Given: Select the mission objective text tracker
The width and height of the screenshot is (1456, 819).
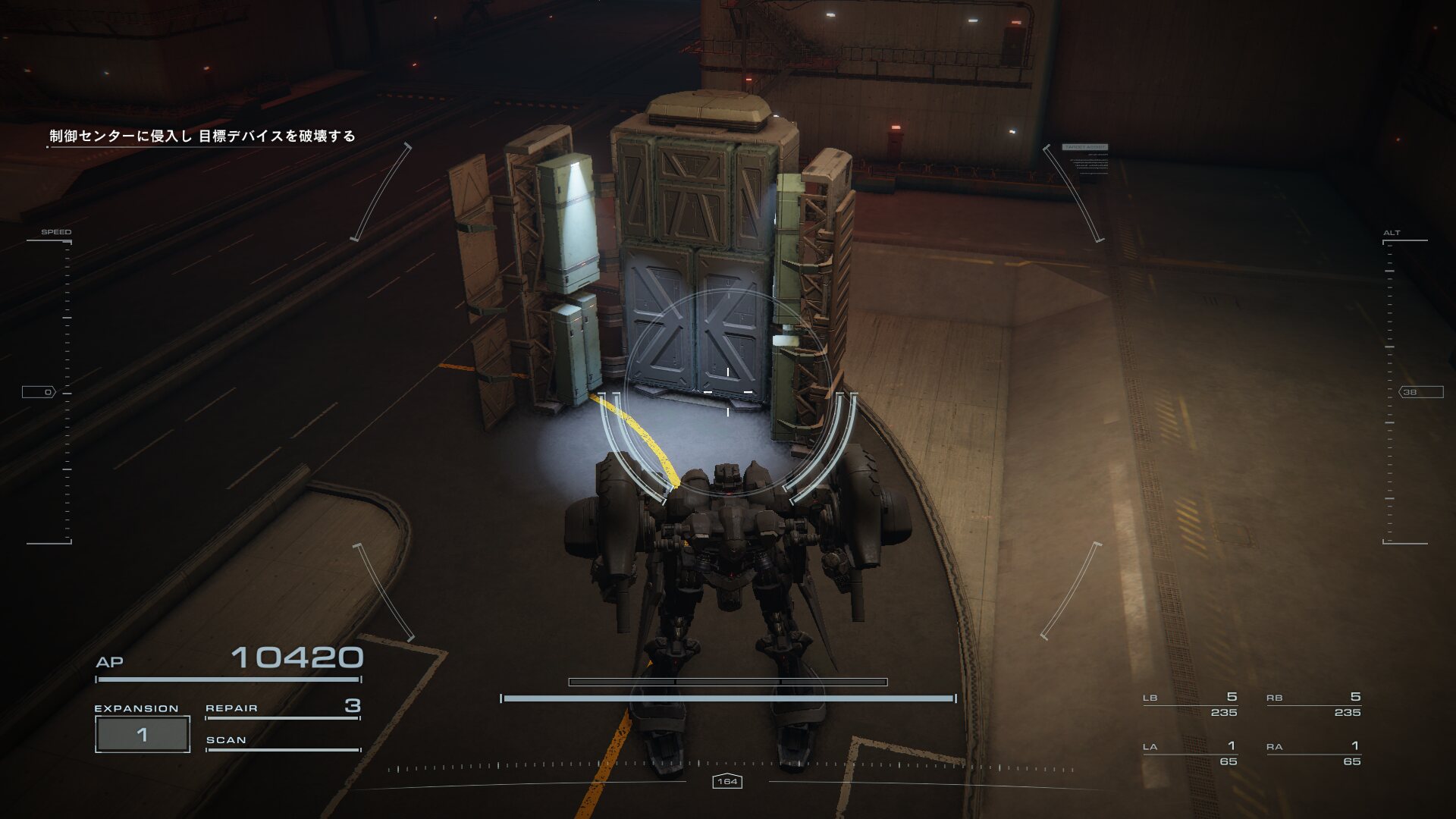Looking at the screenshot, I should coord(202,136).
